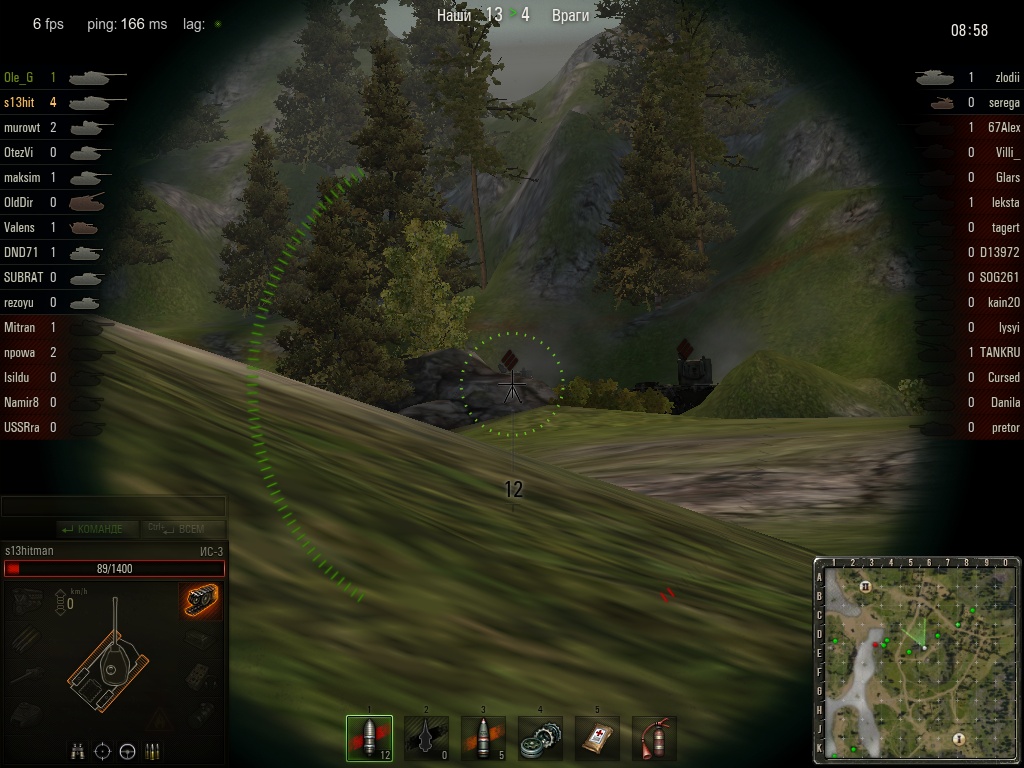Click the ammo rack shells icon
The height and width of the screenshot is (768, 1024).
click(153, 751)
